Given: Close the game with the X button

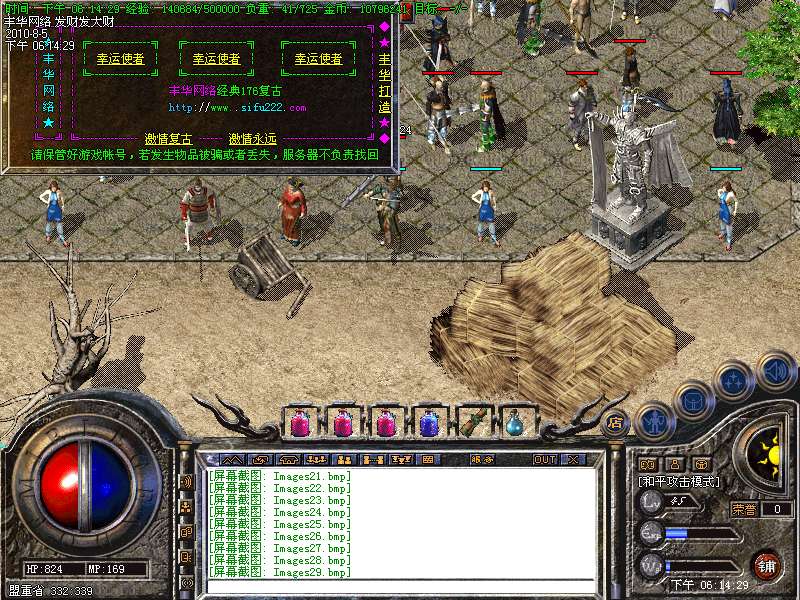Looking at the screenshot, I should 573,460.
